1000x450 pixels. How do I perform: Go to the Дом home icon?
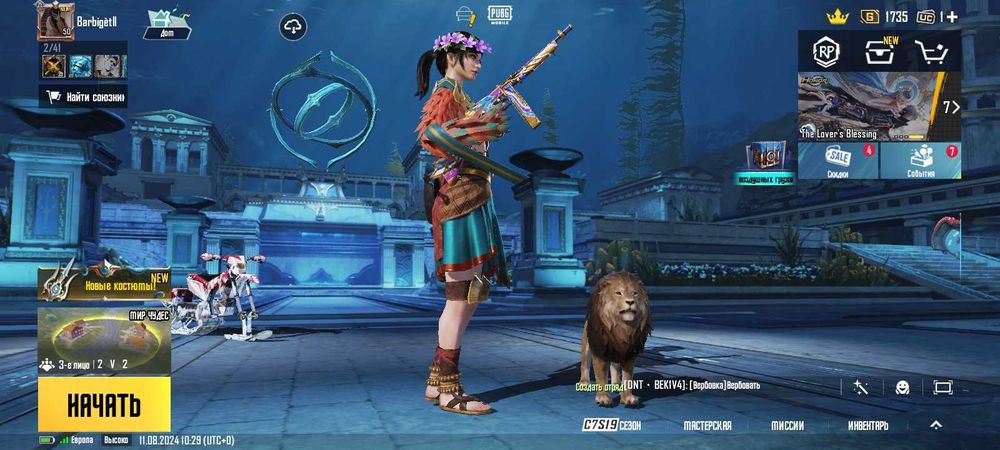[x=167, y=23]
